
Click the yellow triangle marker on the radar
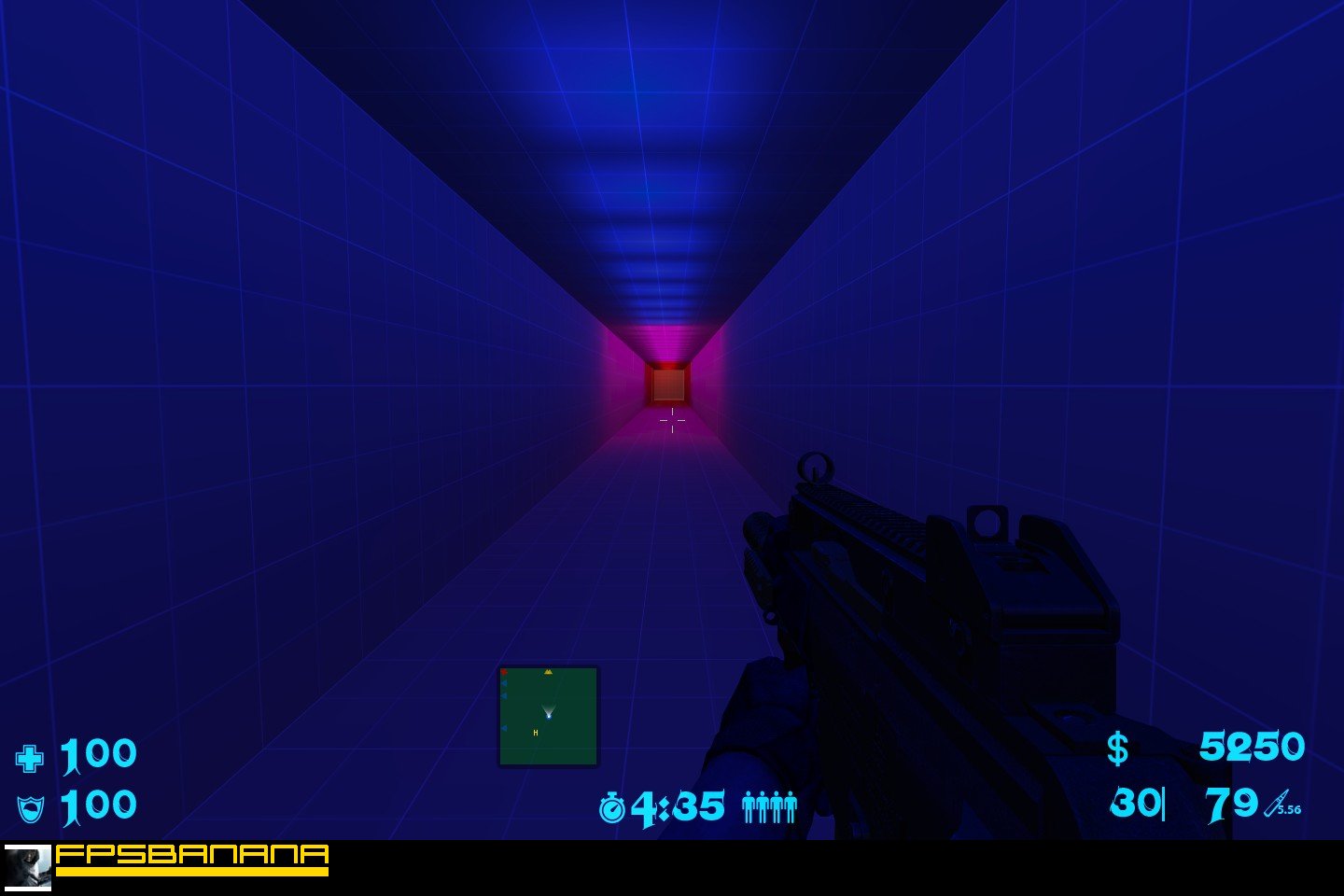pos(548,671)
